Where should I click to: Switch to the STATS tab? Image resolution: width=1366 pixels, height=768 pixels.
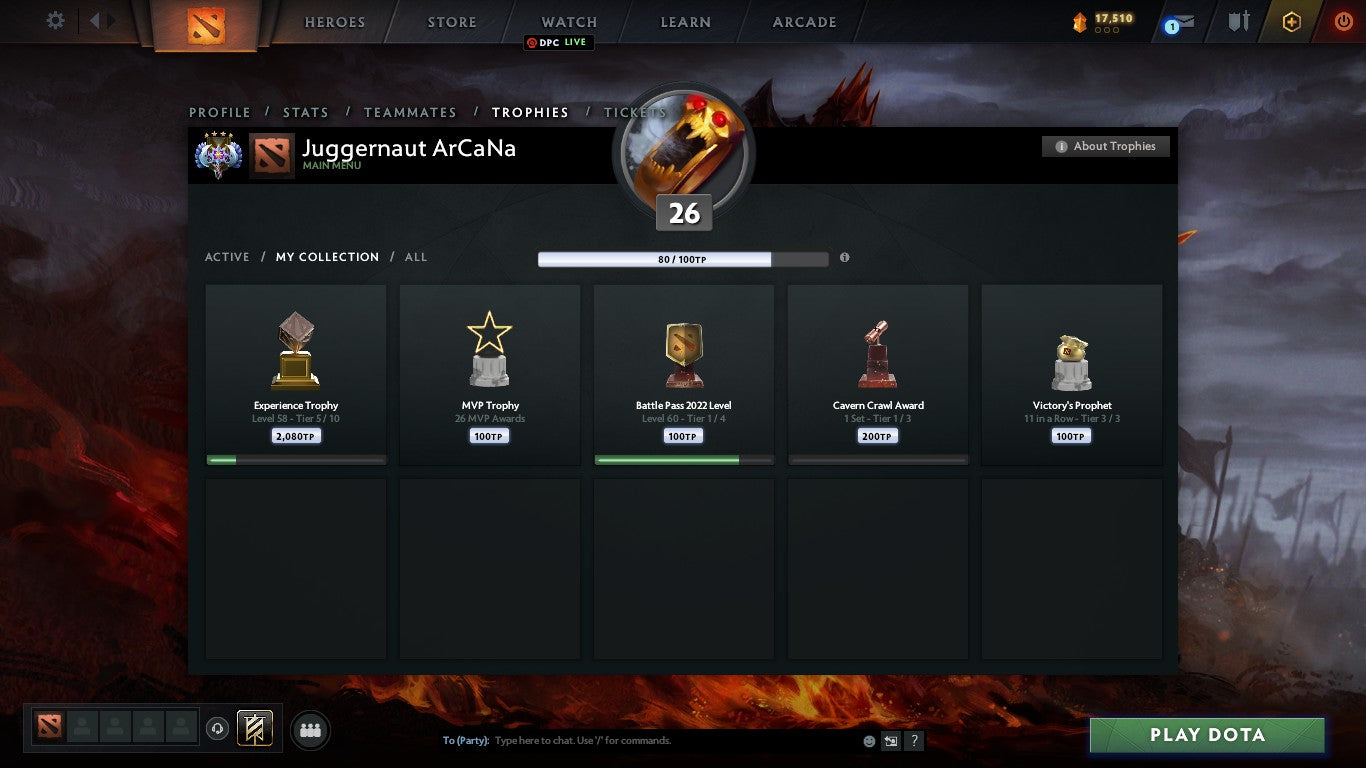point(306,112)
